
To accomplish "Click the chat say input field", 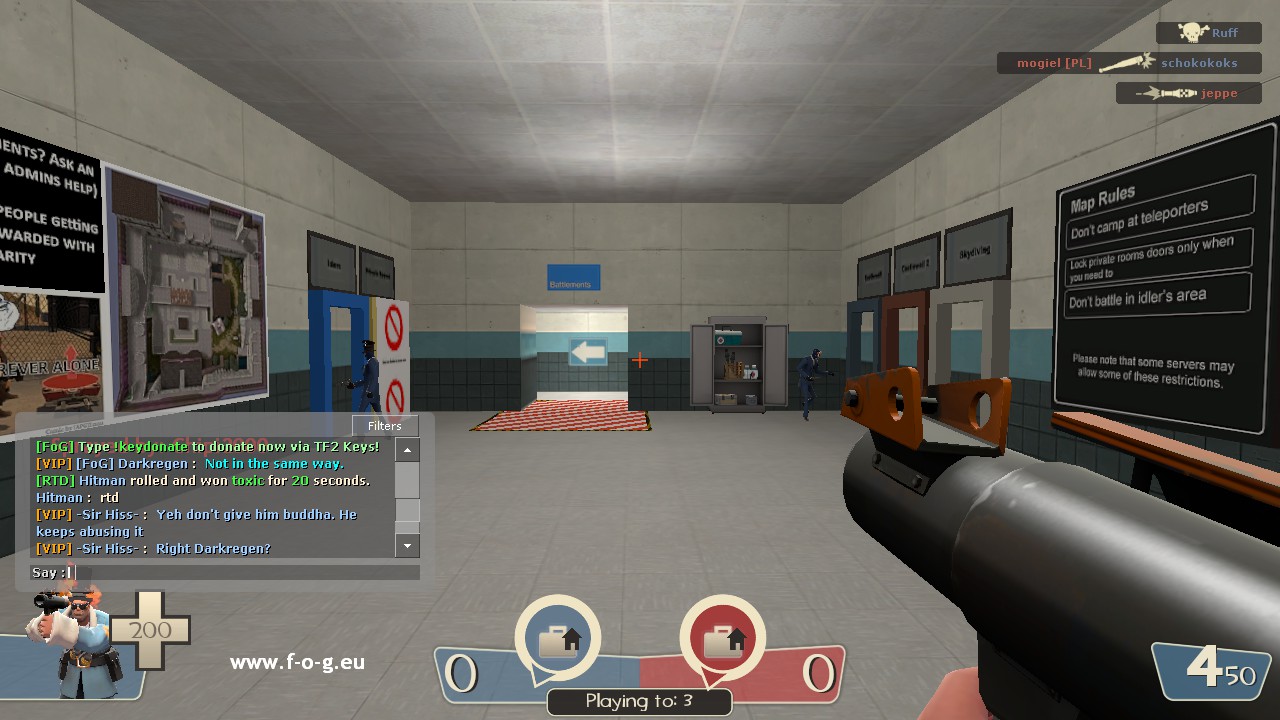I will 245,573.
